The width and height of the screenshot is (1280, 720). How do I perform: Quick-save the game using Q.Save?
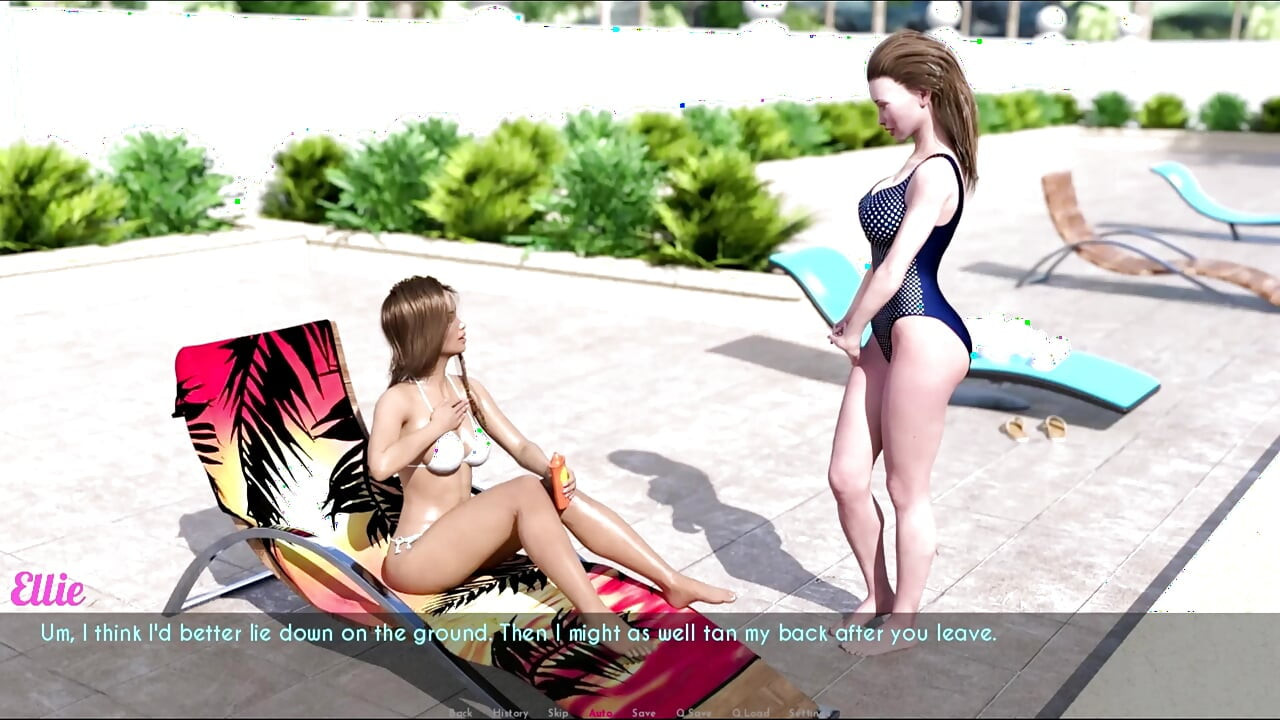(x=692, y=713)
